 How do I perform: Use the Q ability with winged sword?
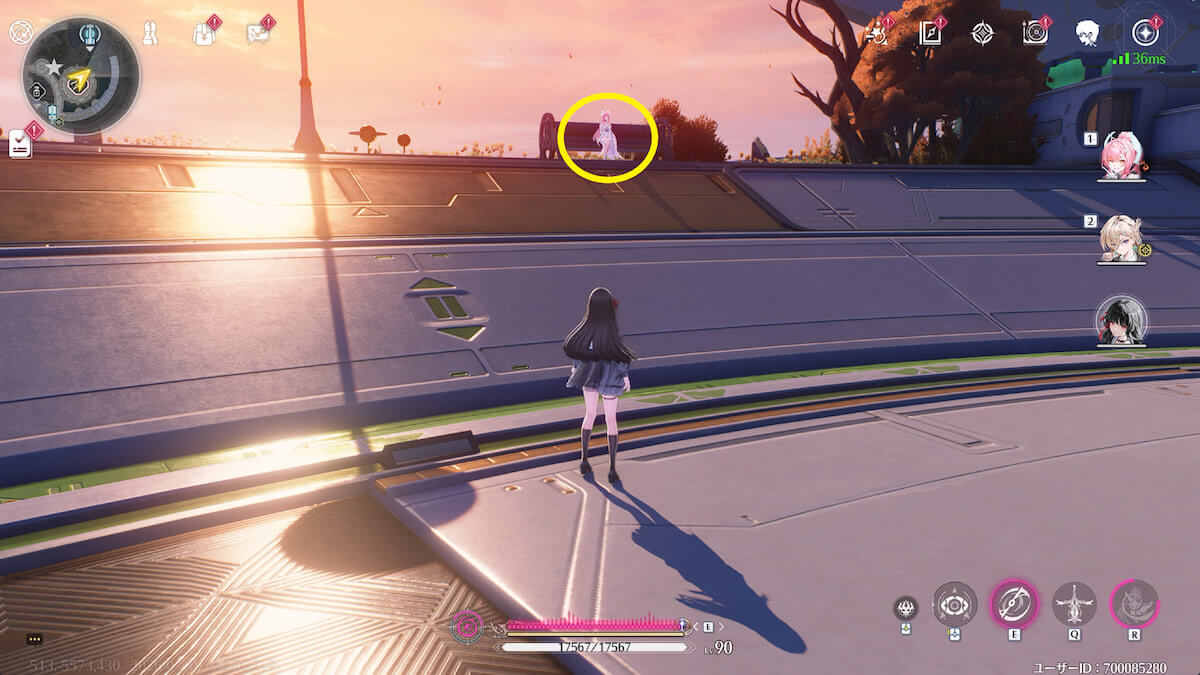click(1074, 604)
